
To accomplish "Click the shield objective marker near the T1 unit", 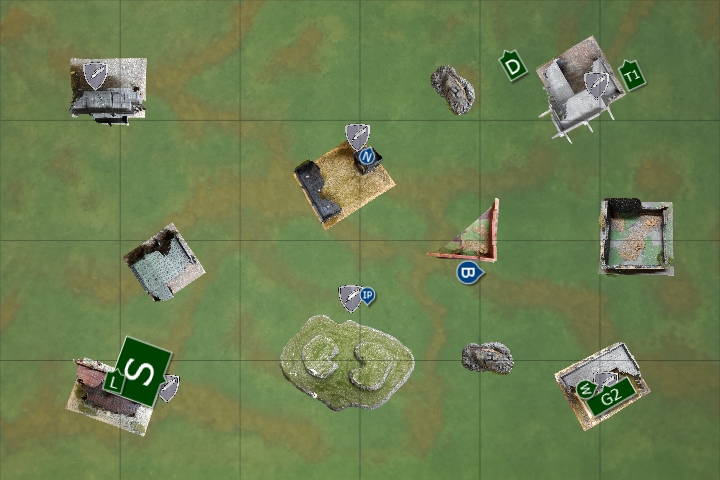I will (597, 85).
